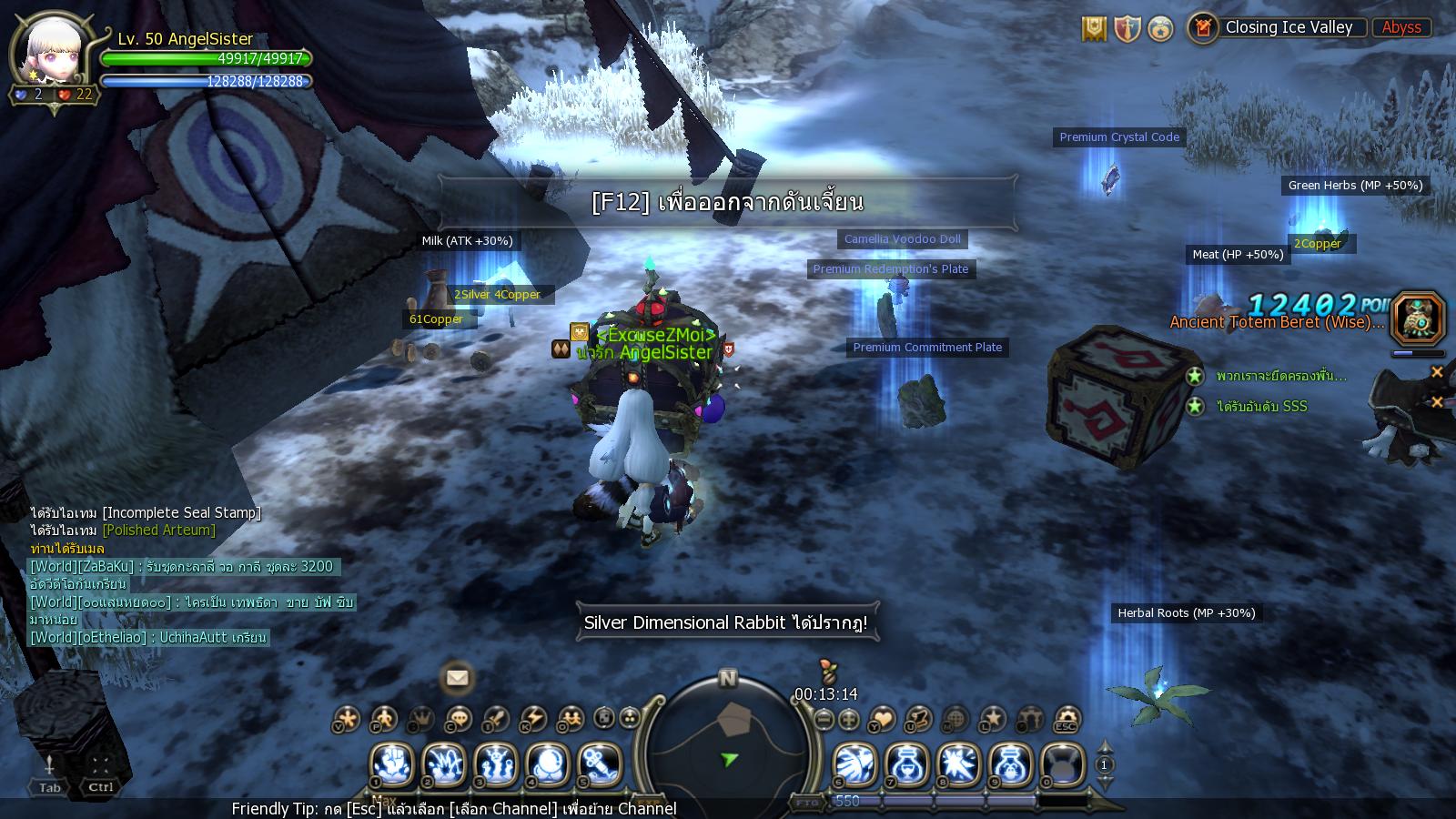Activate the fist skill in slot 1
The height and width of the screenshot is (819, 1456).
coord(392,763)
